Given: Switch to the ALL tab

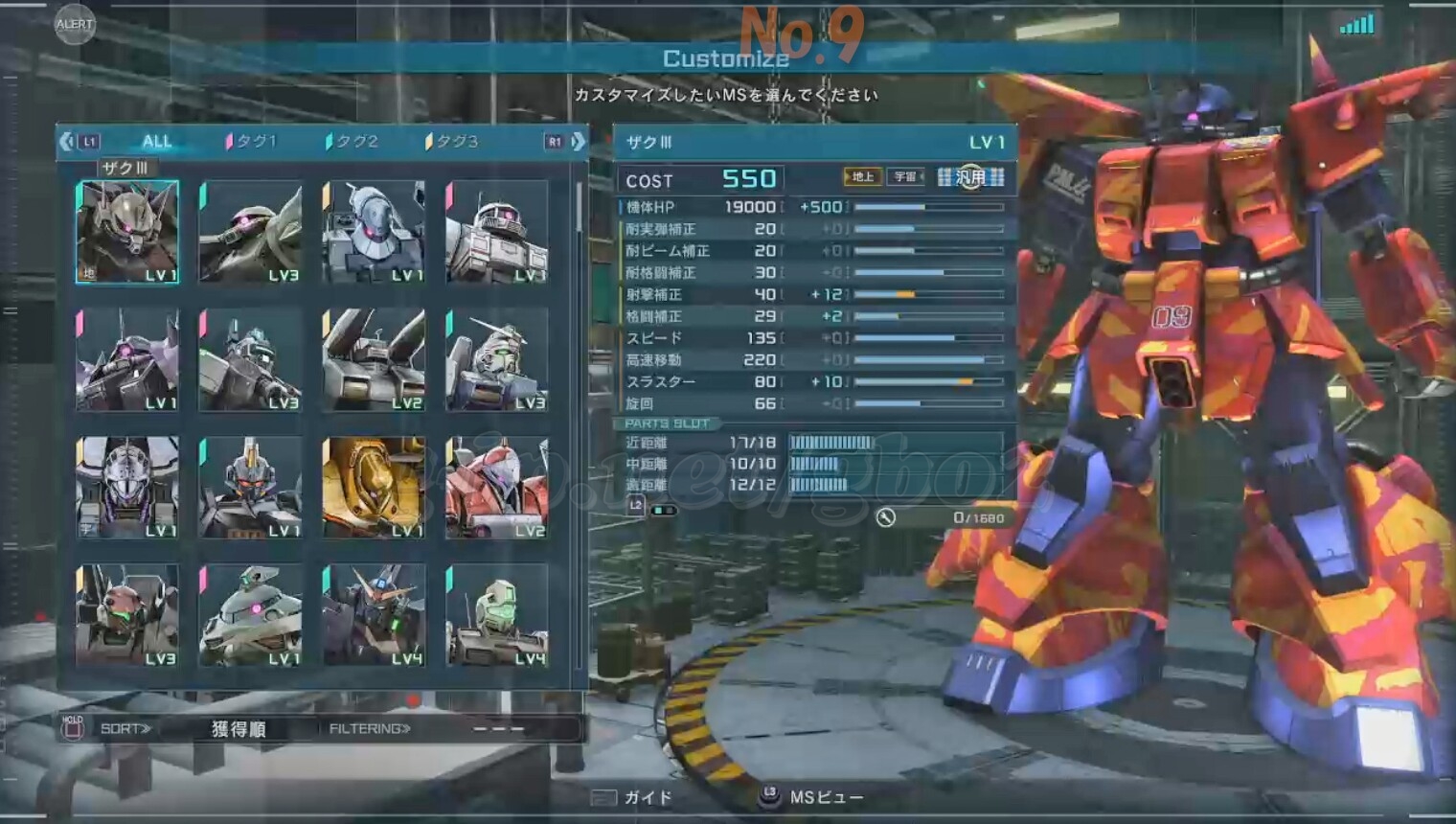Looking at the screenshot, I should click(x=156, y=142).
